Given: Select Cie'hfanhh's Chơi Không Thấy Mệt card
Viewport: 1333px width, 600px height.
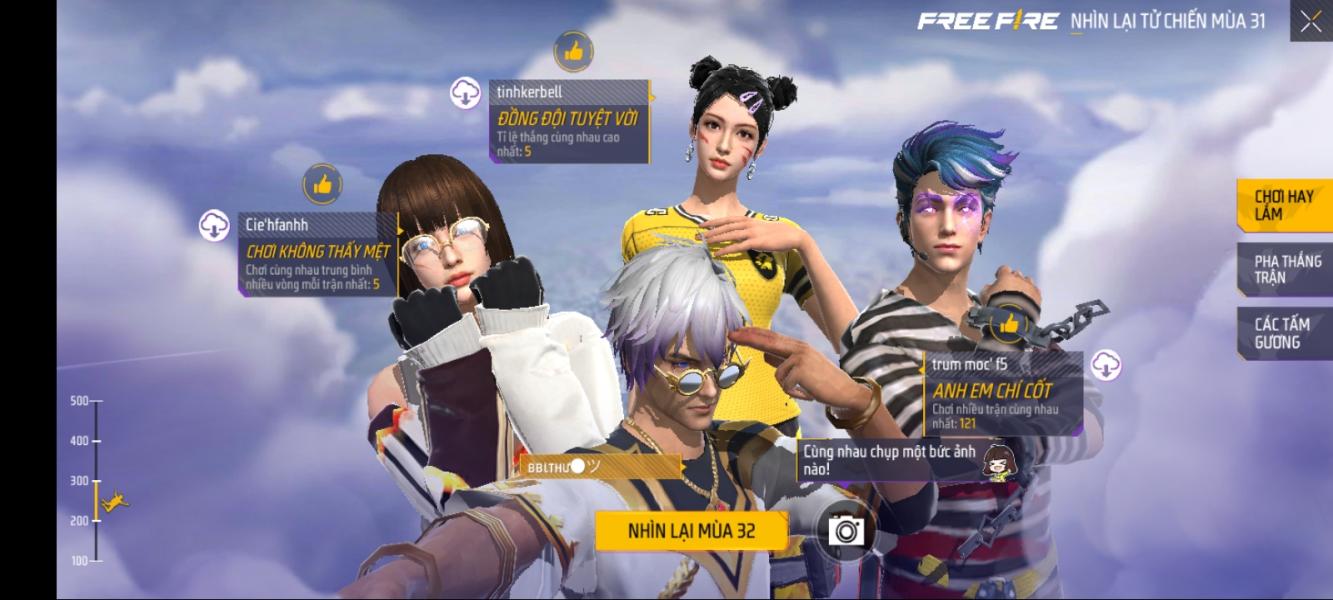Looking at the screenshot, I should tap(318, 254).
